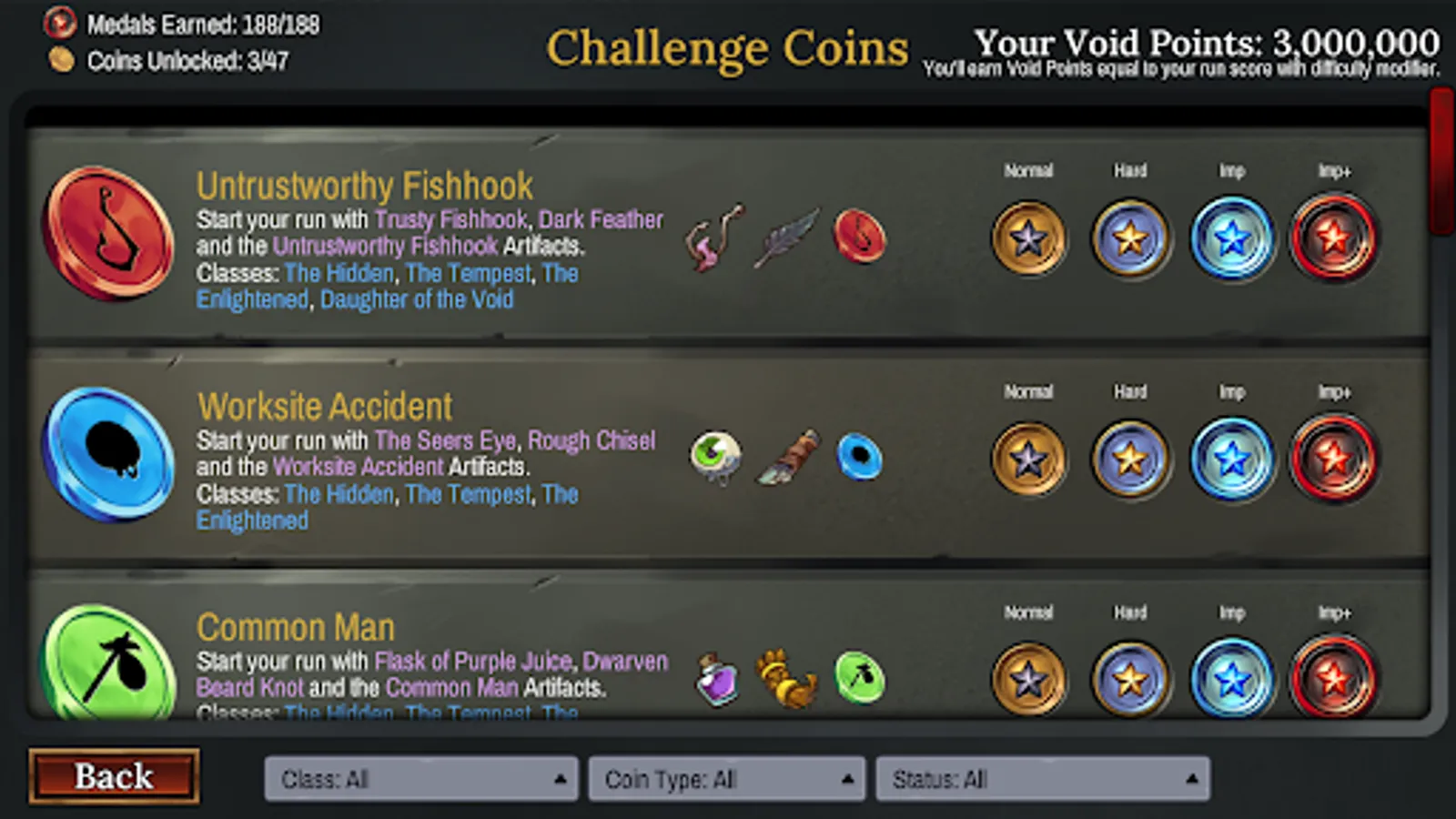The width and height of the screenshot is (1456, 819).
Task: Select the Seers Eye artifact icon
Action: 714,457
